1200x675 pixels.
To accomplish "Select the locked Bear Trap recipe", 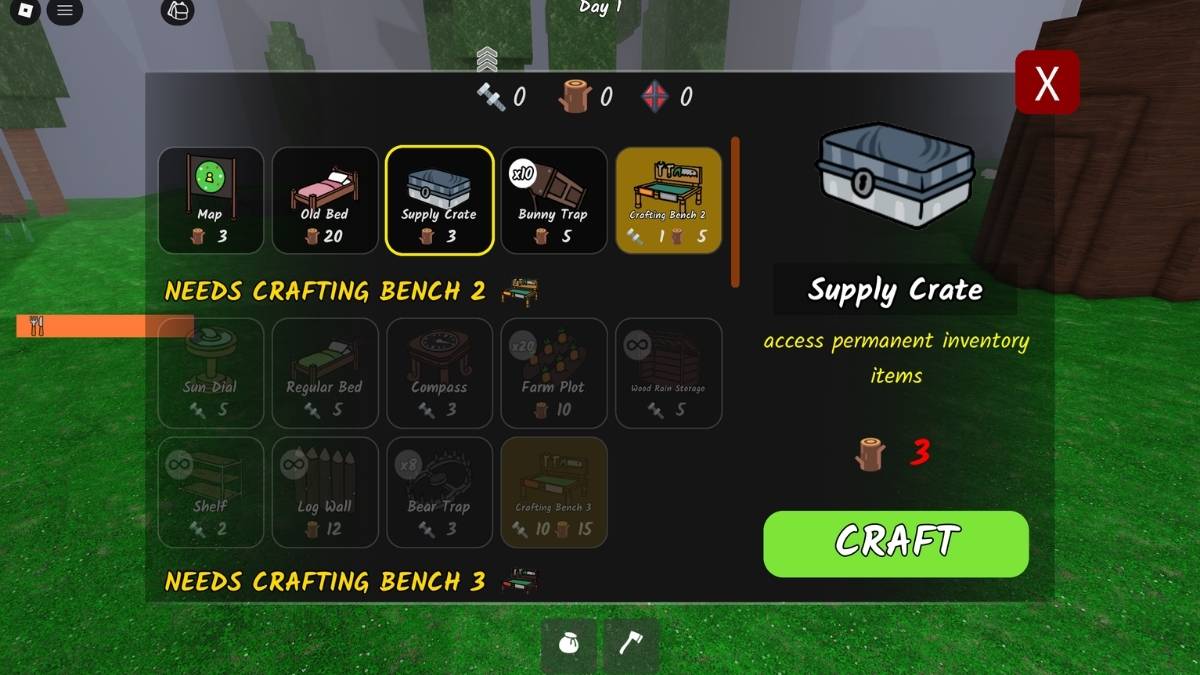I will [439, 492].
